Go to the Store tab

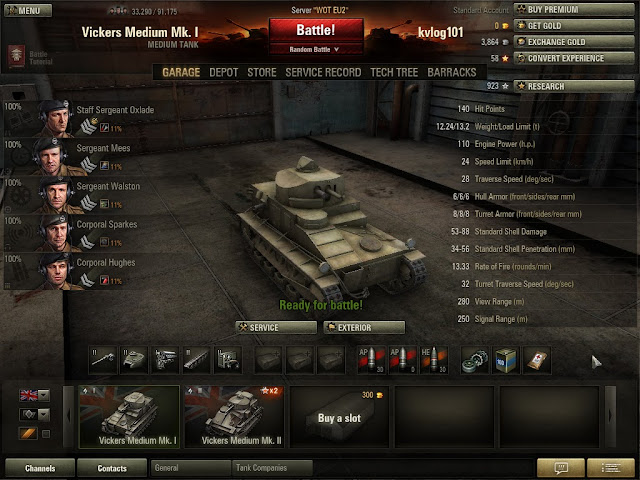[262, 73]
